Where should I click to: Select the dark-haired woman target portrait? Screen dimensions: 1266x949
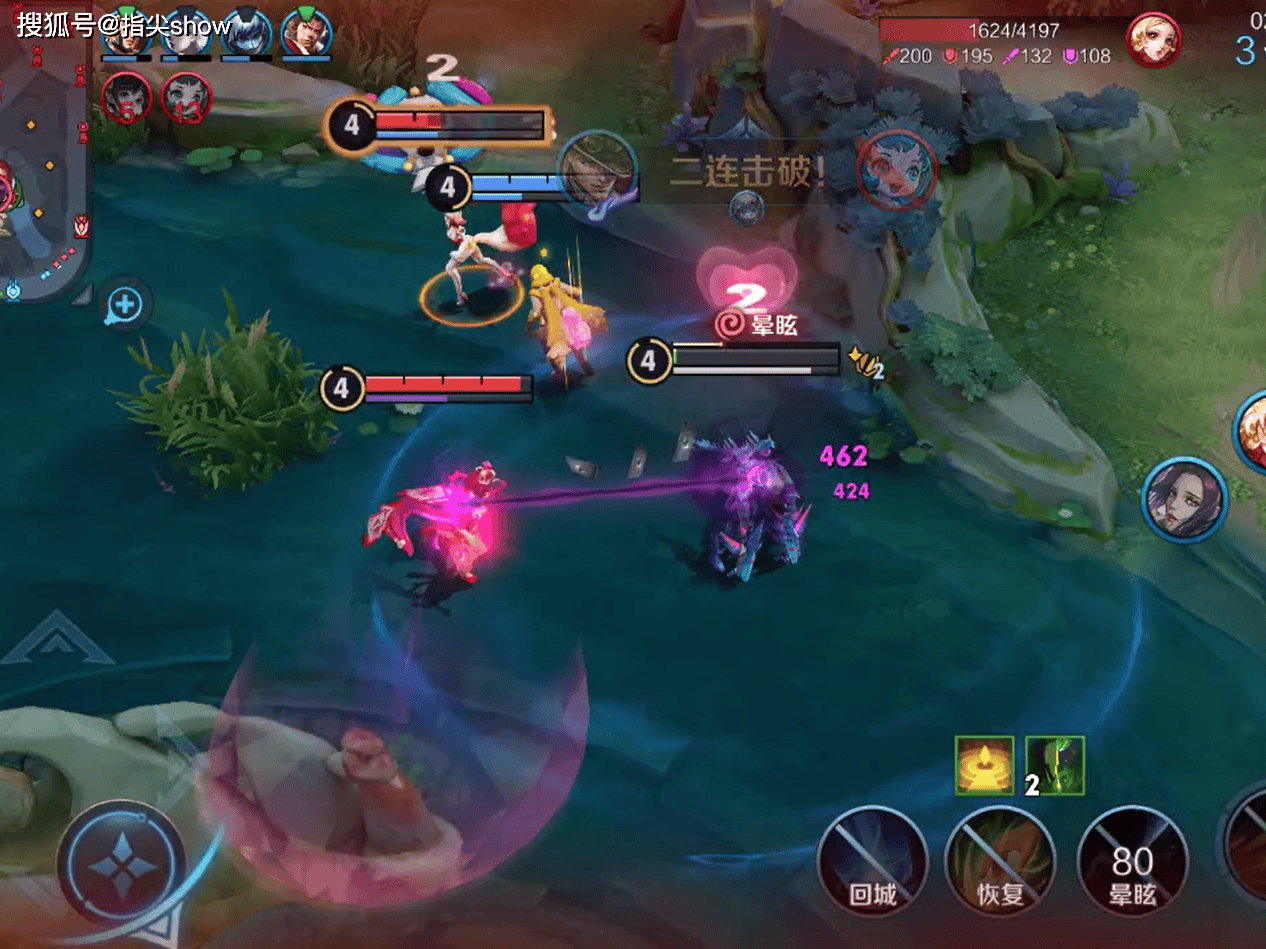1185,500
